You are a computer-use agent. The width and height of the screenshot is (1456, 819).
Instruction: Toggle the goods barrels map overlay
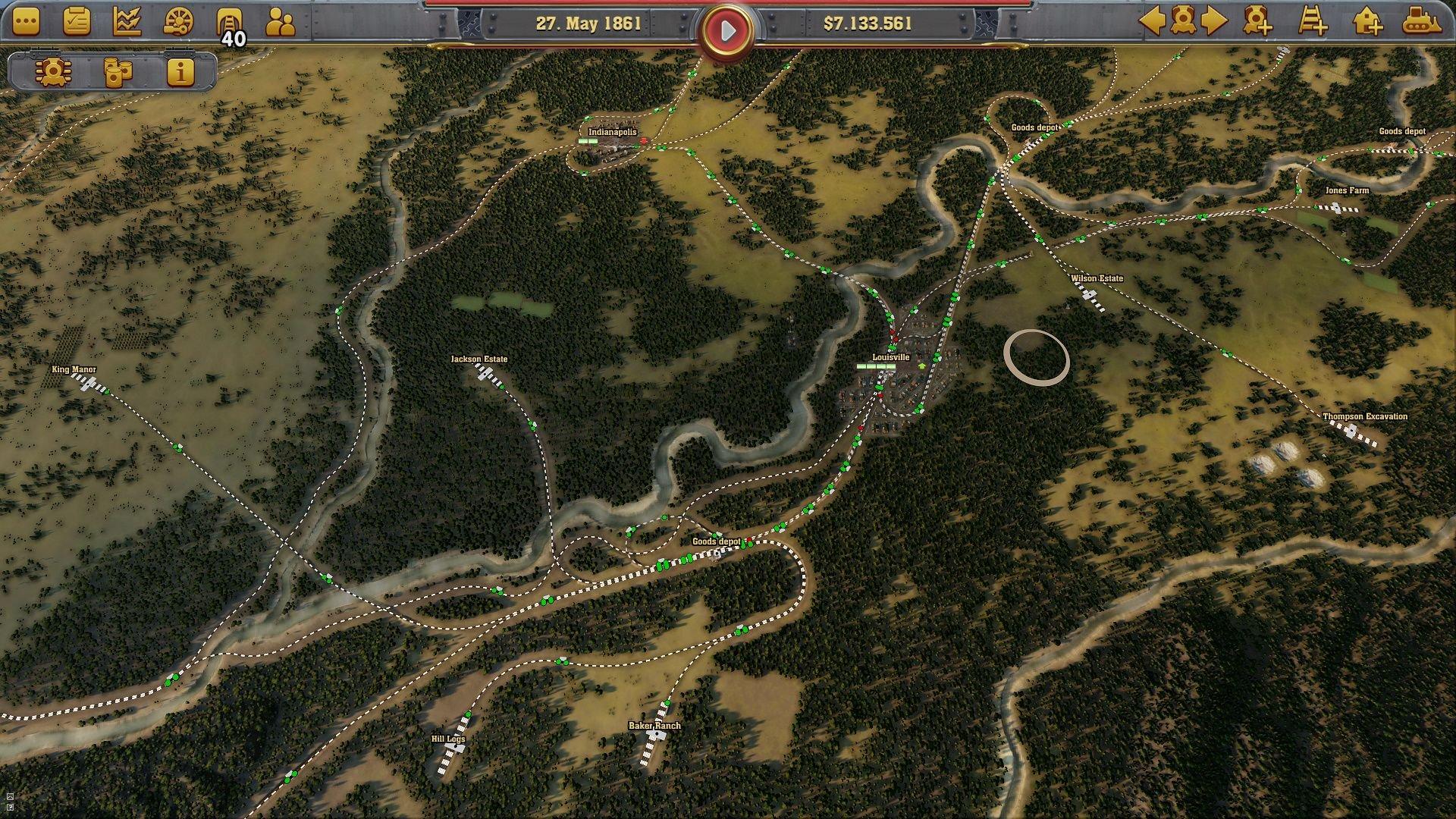[x=118, y=74]
